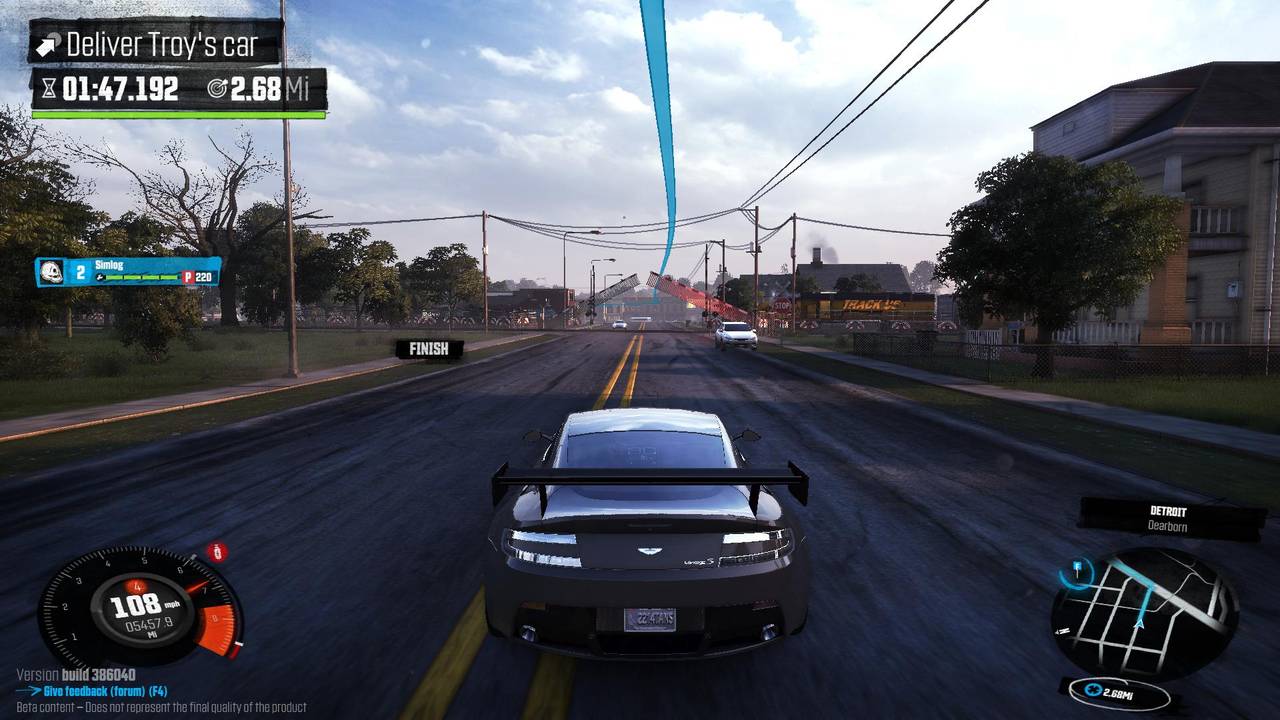Select the Deliver Troy's car objective
The width and height of the screenshot is (1280, 720).
[156, 44]
